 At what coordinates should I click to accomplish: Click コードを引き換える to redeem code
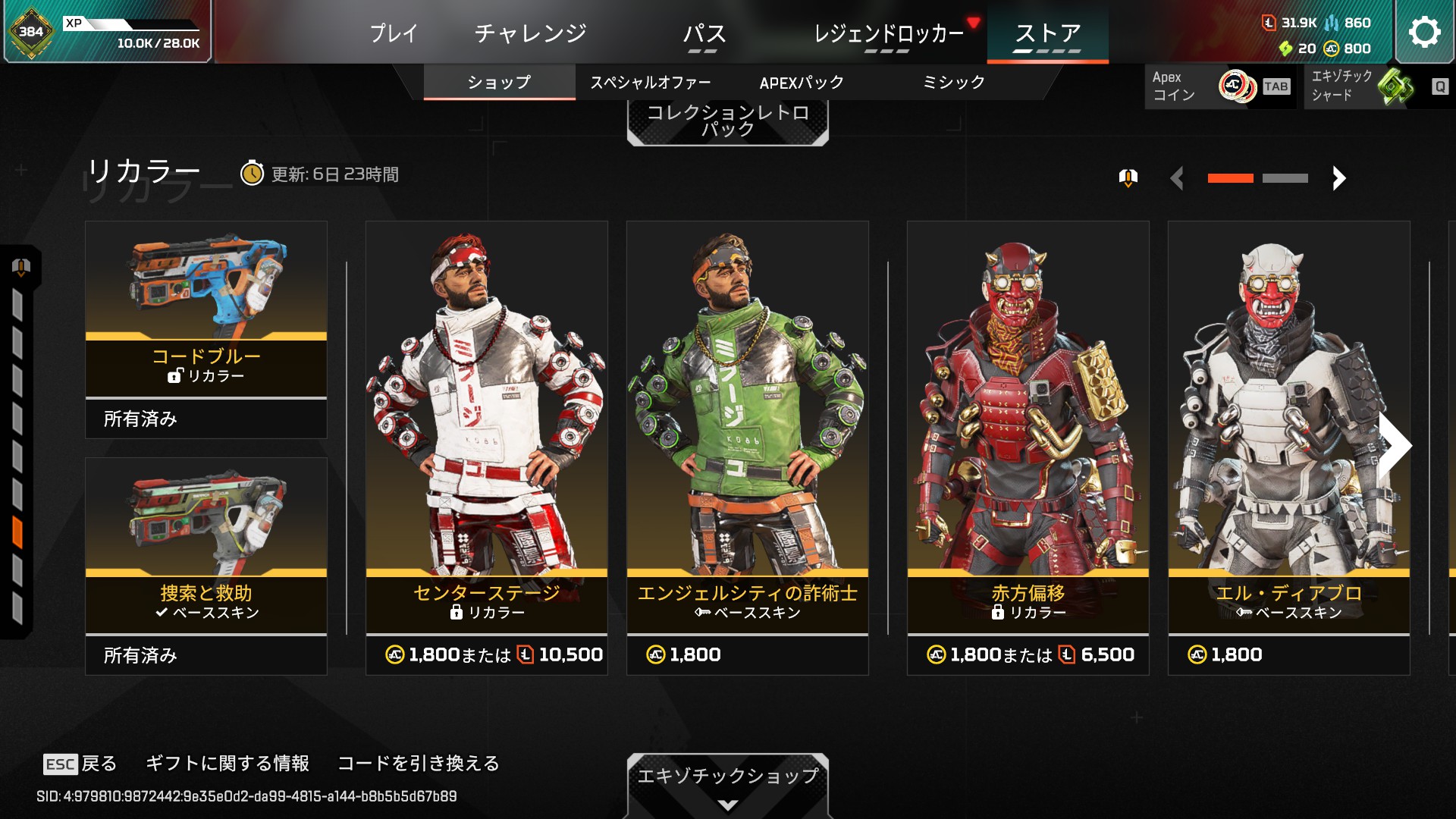[x=419, y=763]
